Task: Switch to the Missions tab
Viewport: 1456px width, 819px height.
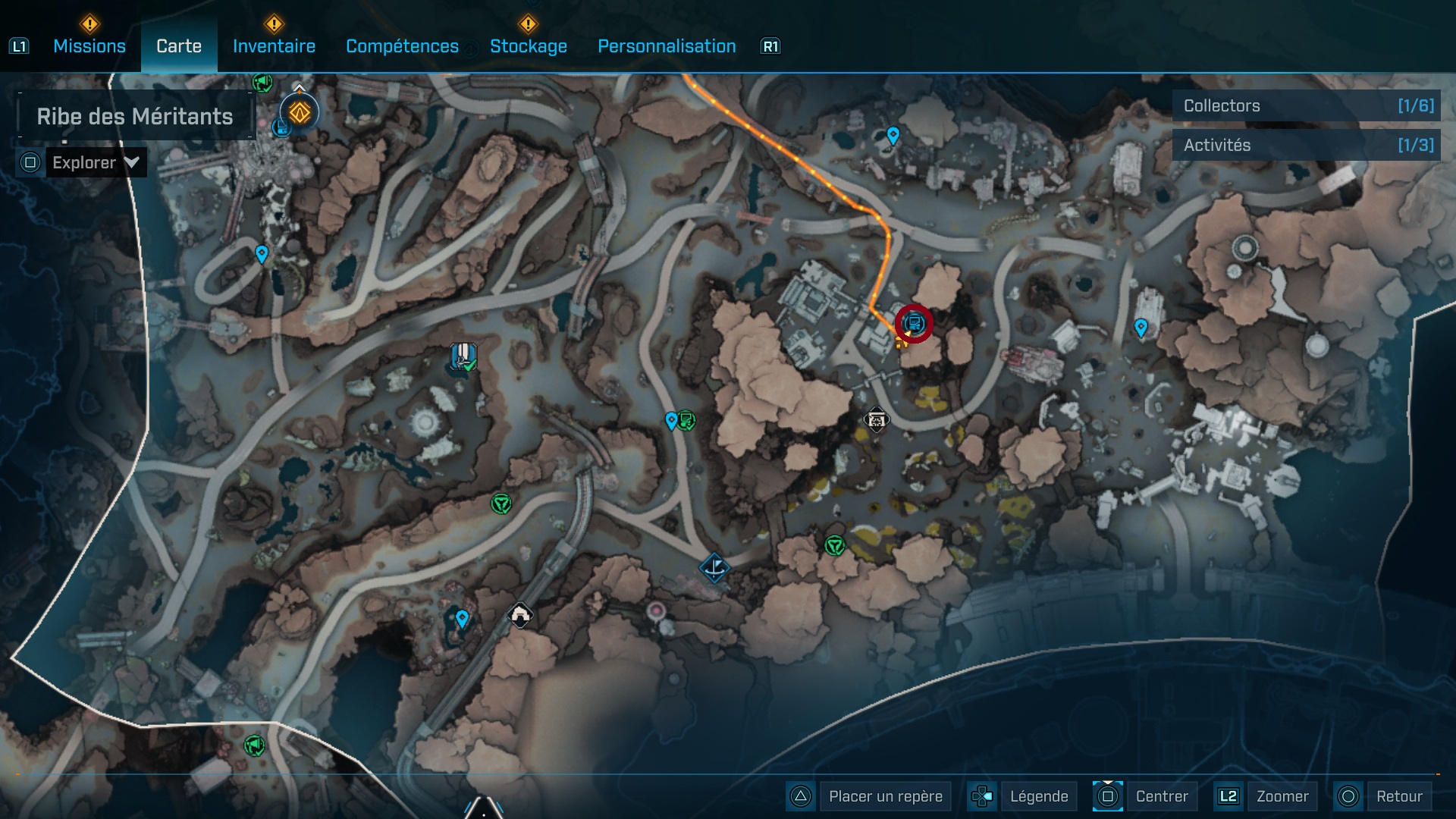Action: coord(89,46)
